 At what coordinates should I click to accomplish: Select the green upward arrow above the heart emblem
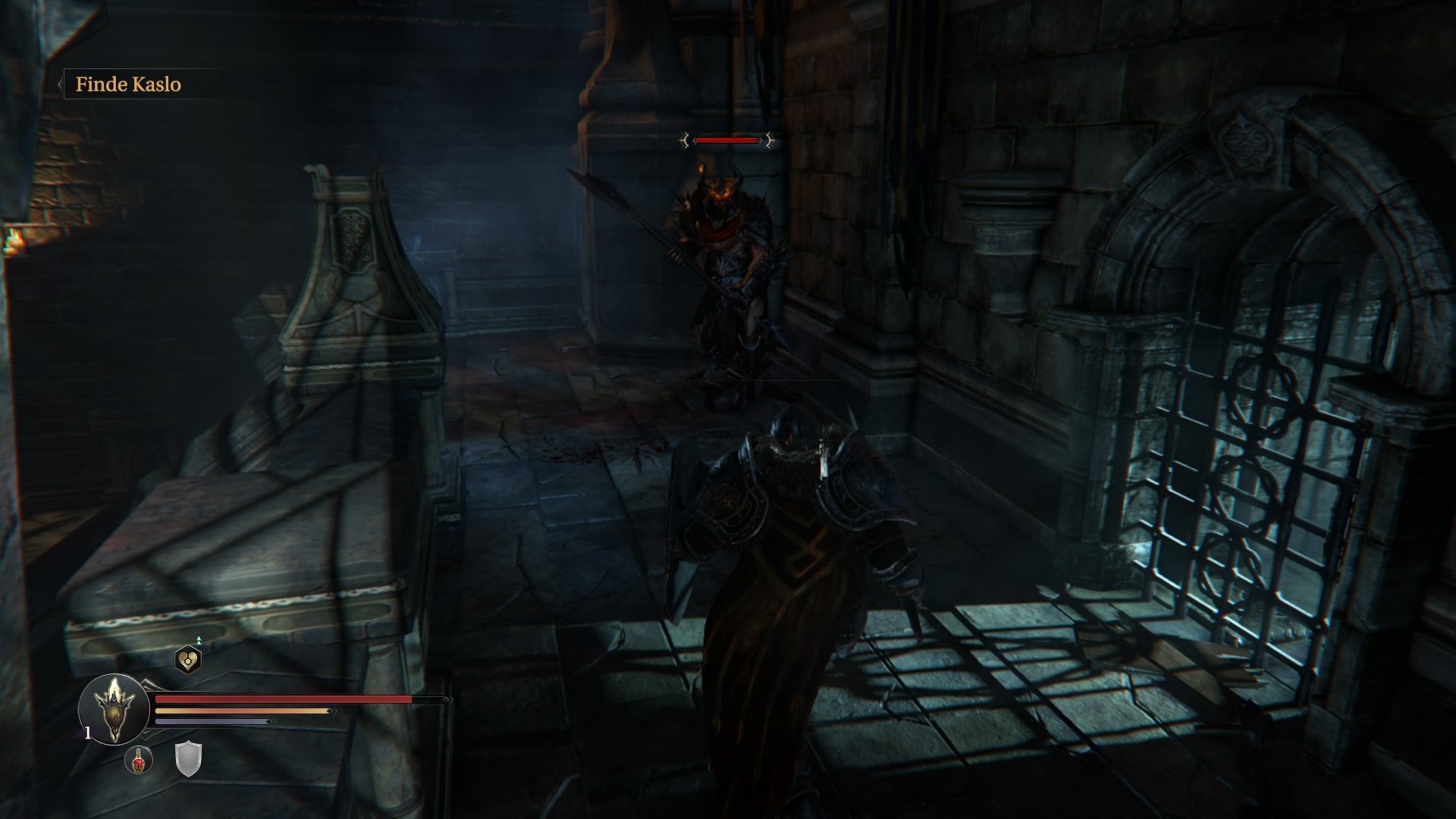(x=199, y=639)
